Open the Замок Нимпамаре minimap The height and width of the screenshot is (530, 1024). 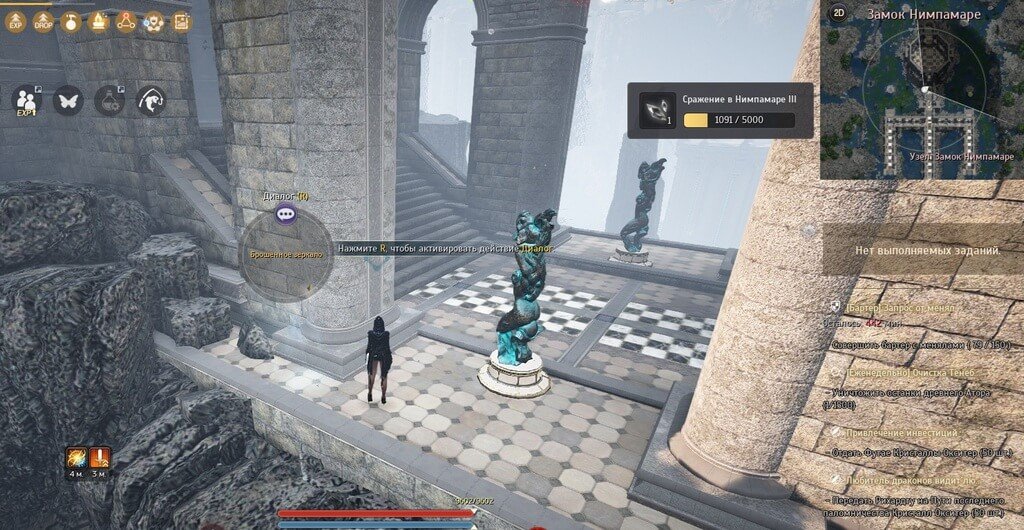pos(921,95)
